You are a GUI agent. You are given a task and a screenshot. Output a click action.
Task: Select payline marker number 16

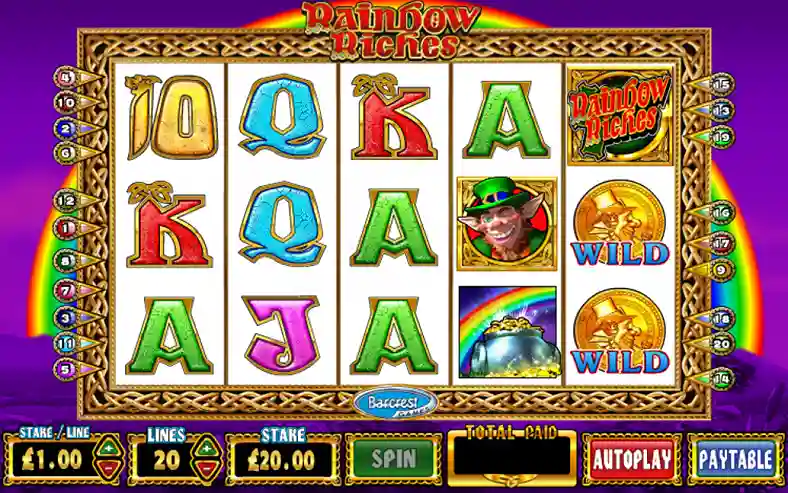pos(723,212)
